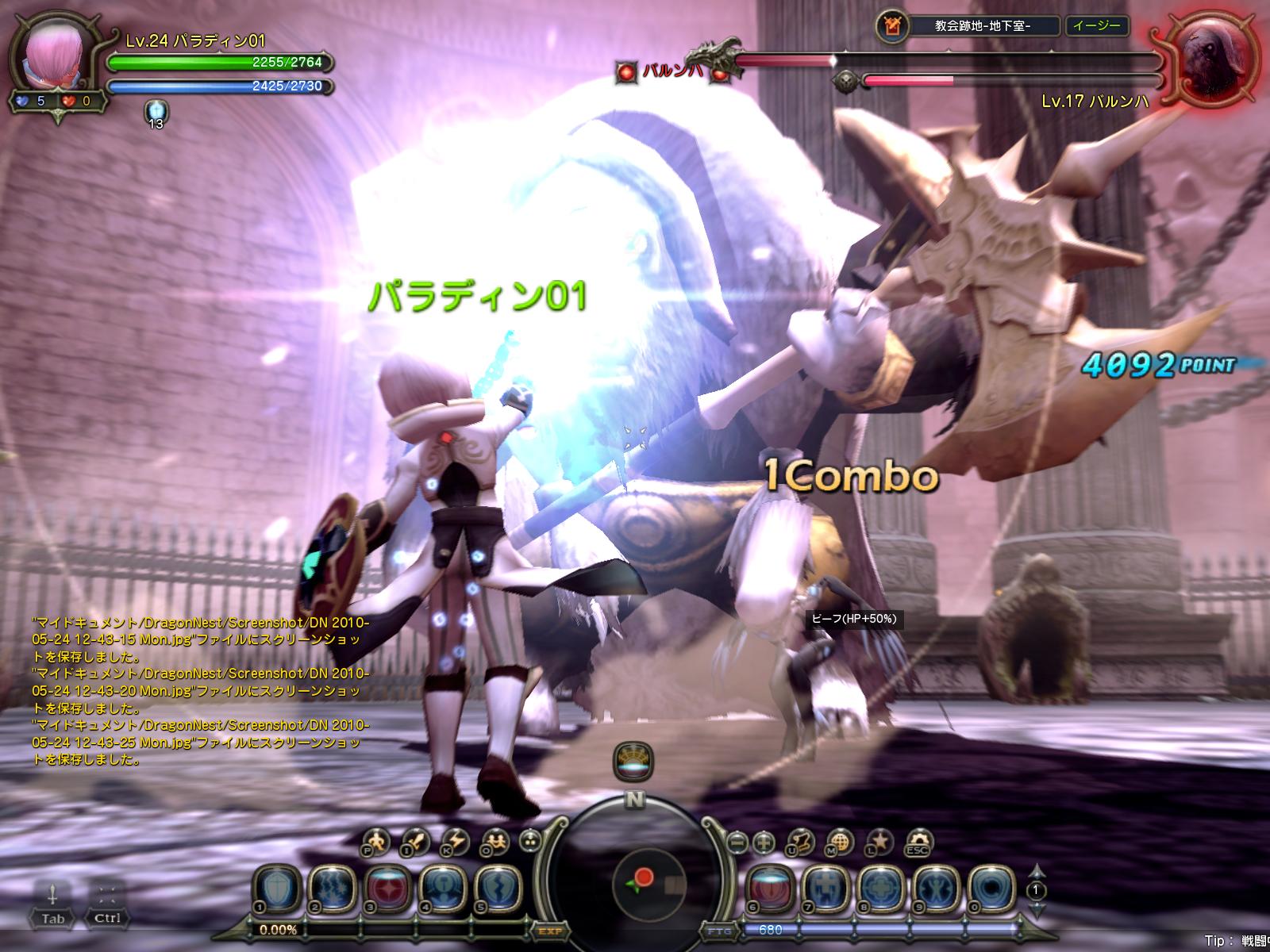Open the world map globe icon
1270x952 pixels.
coord(840,841)
